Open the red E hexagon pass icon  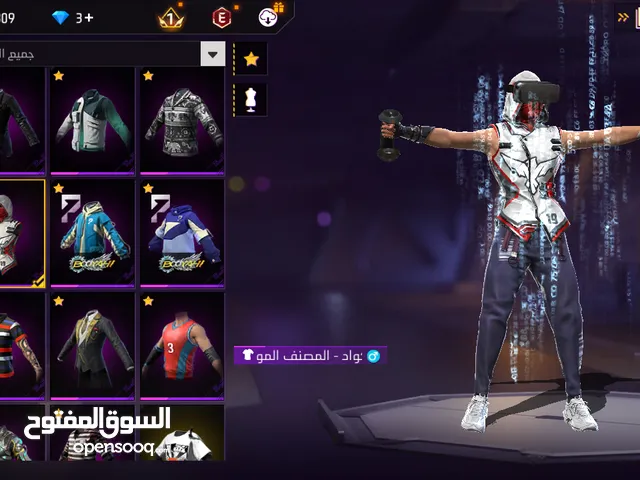click(x=221, y=17)
